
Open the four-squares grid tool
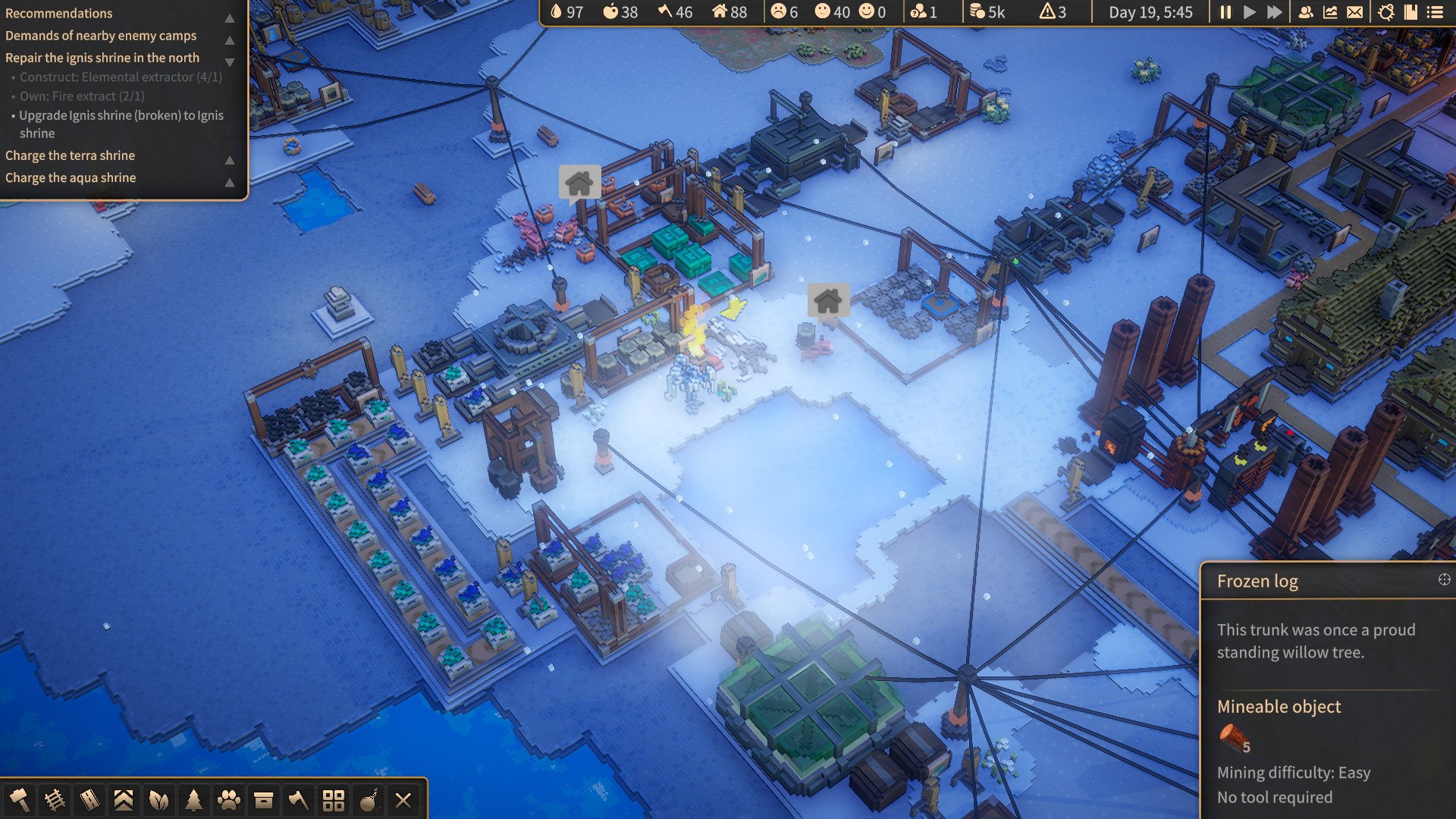333,800
